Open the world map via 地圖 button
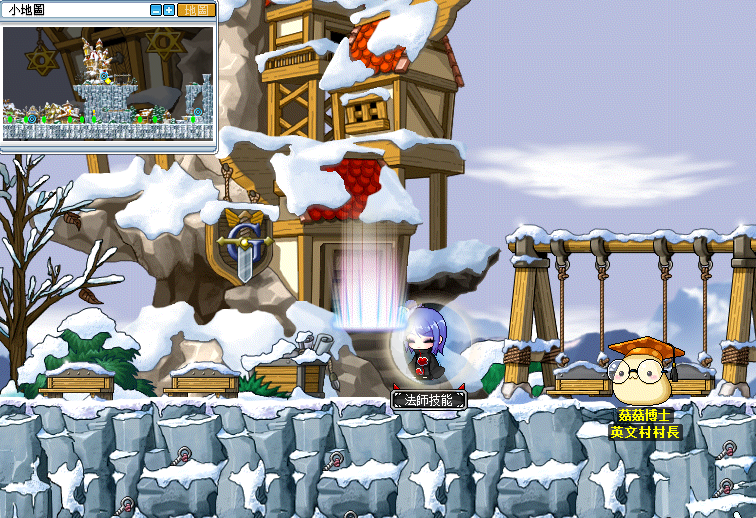 pos(196,10)
